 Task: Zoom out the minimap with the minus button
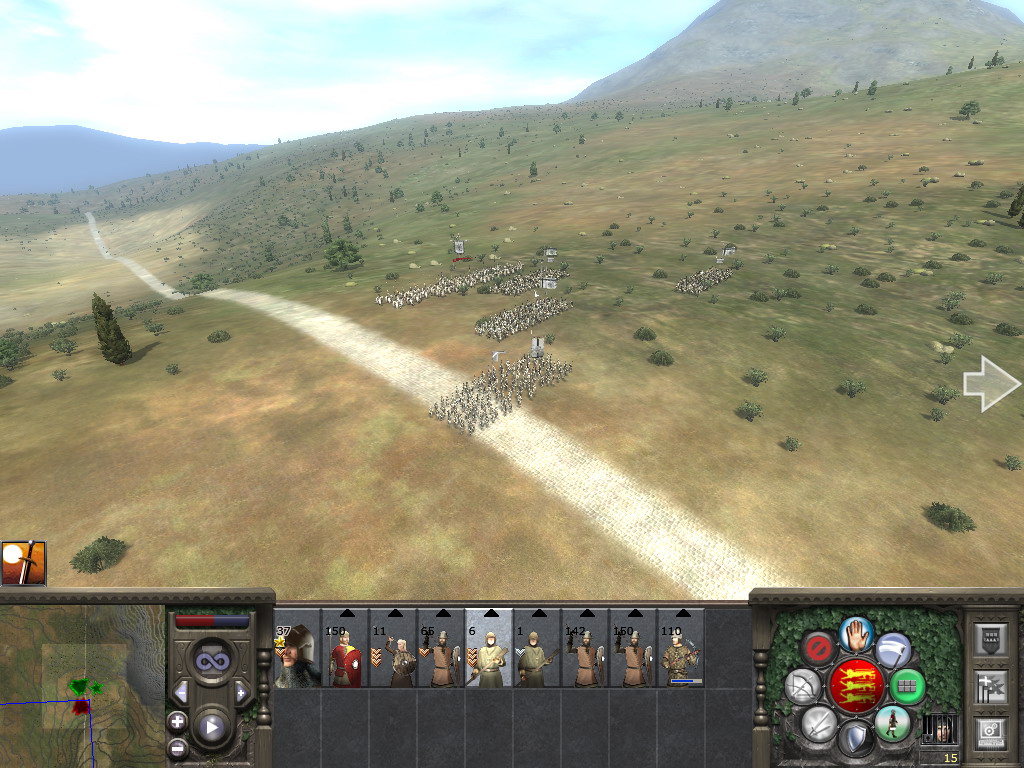pyautogui.click(x=177, y=746)
